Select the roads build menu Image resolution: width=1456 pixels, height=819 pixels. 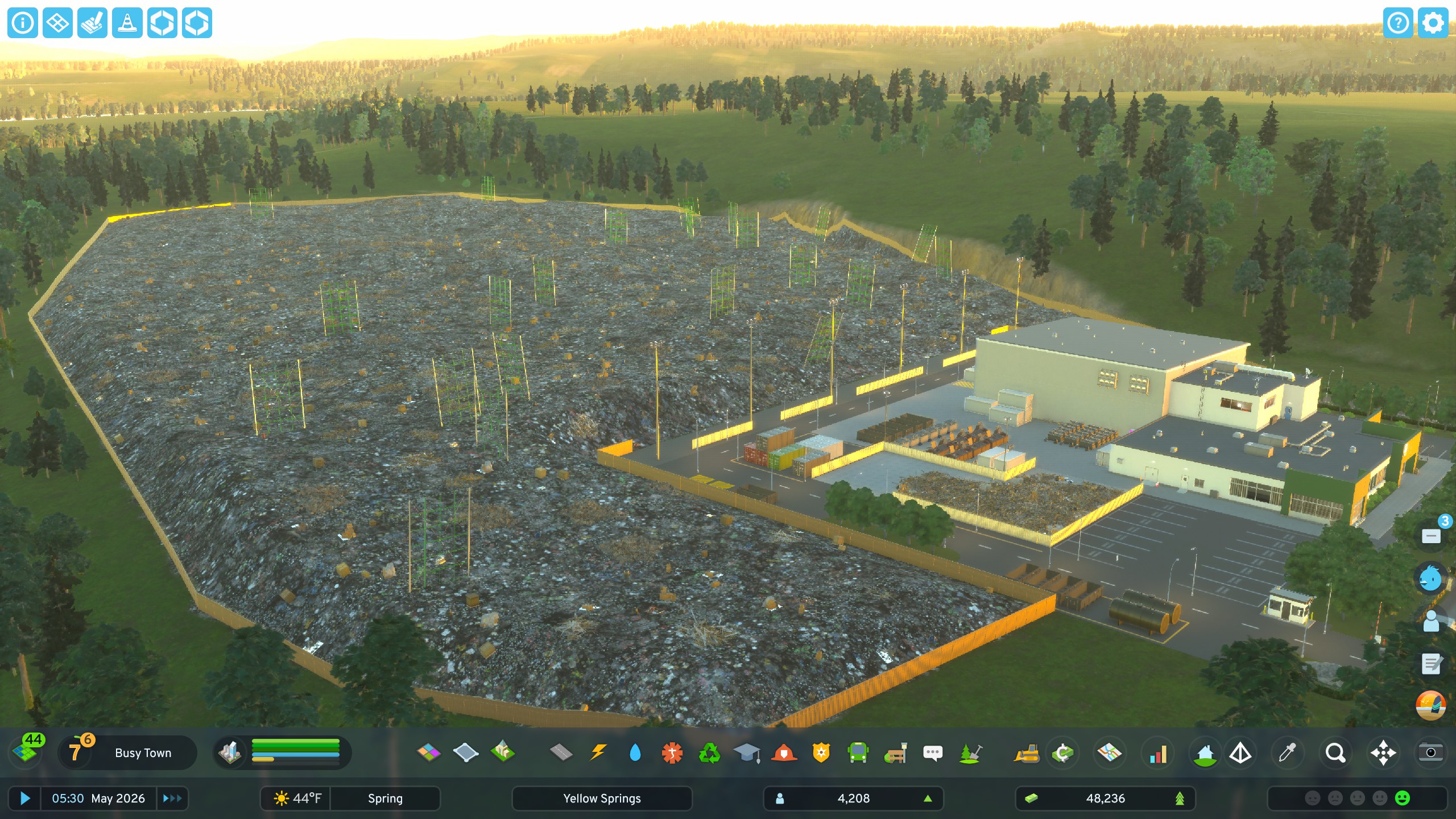561,753
